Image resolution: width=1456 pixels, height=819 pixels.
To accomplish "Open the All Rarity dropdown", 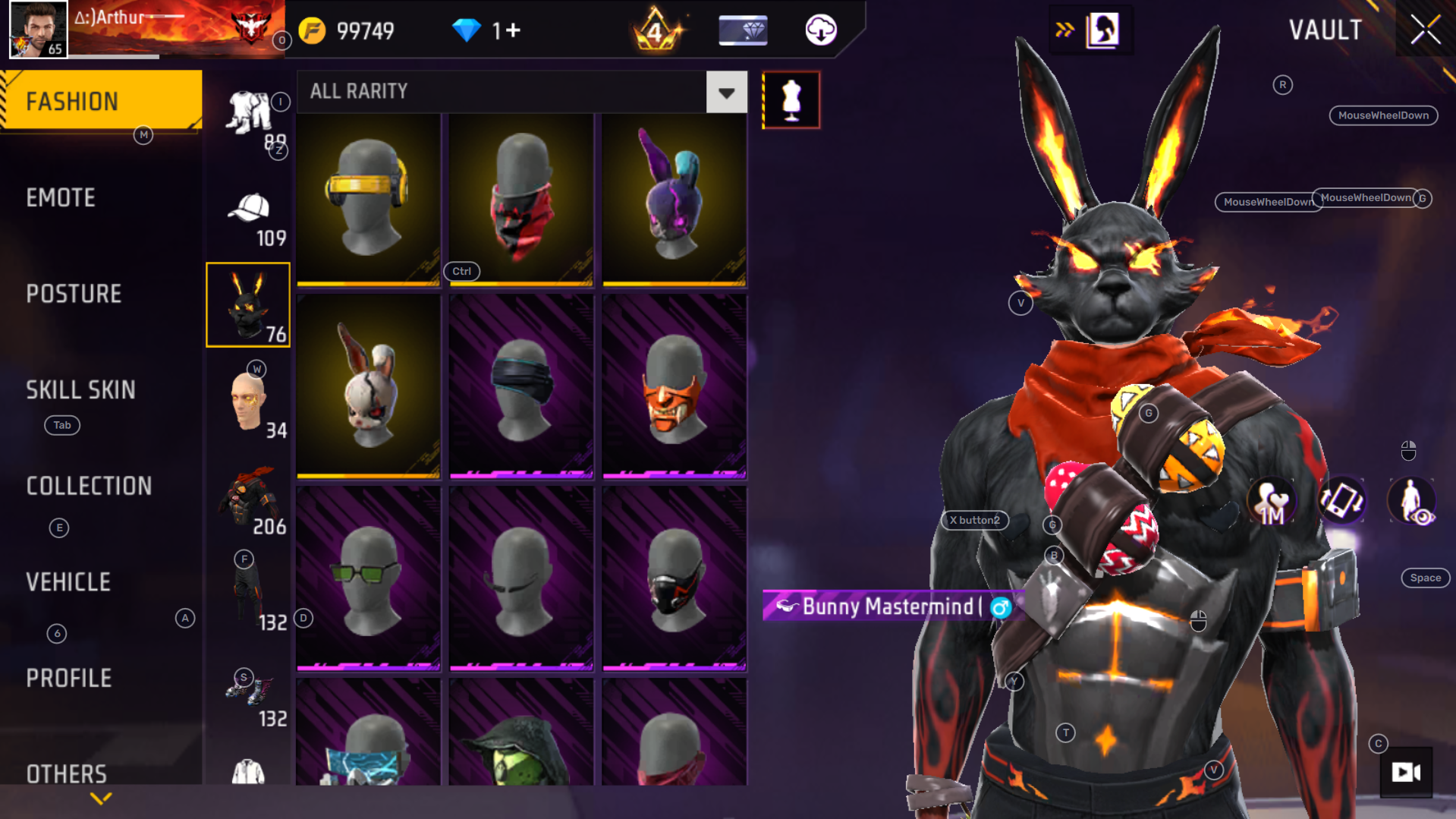I will click(x=726, y=92).
